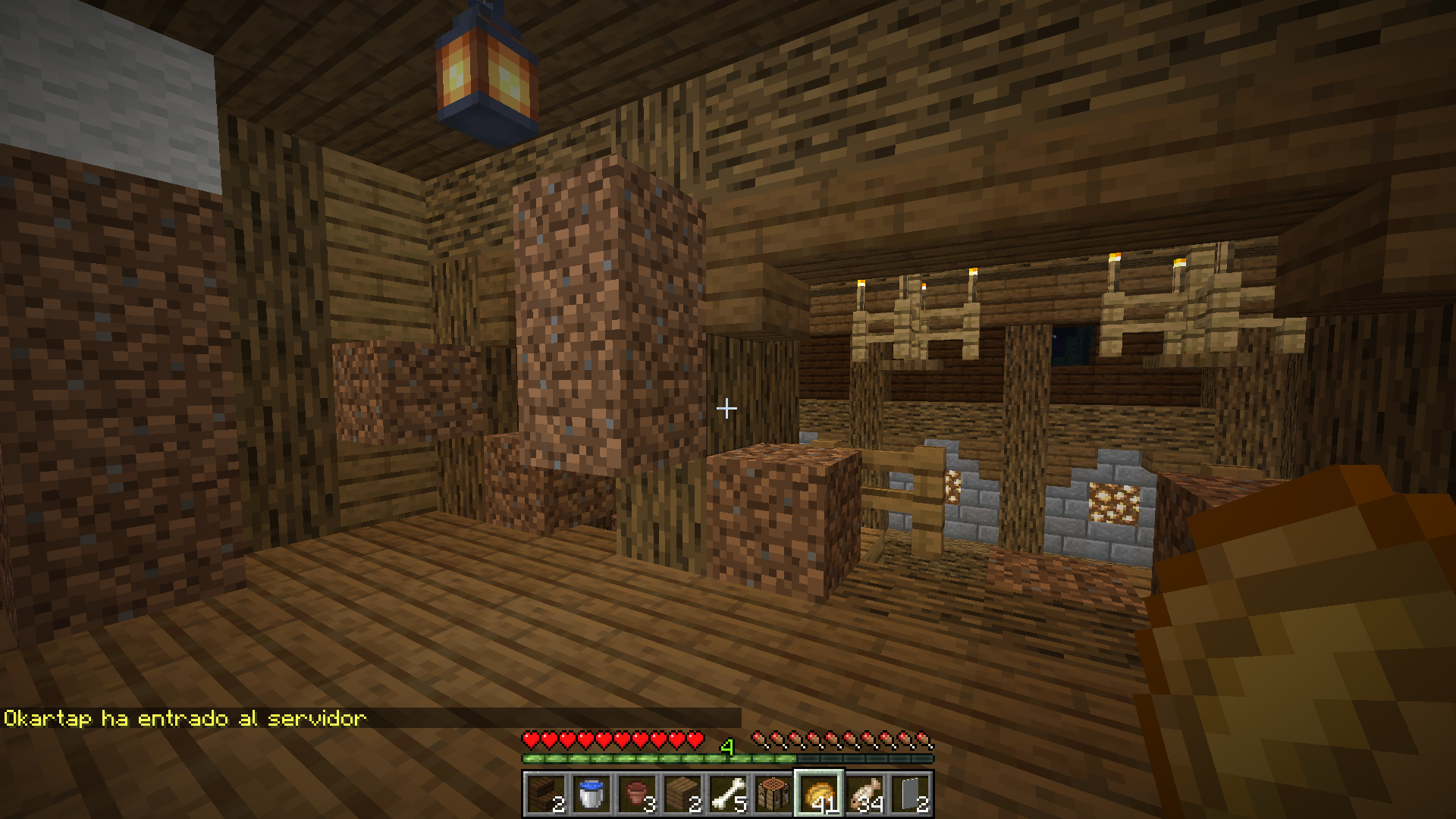Equip the crafting table slot
Image resolution: width=1456 pixels, height=819 pixels.
(773, 794)
